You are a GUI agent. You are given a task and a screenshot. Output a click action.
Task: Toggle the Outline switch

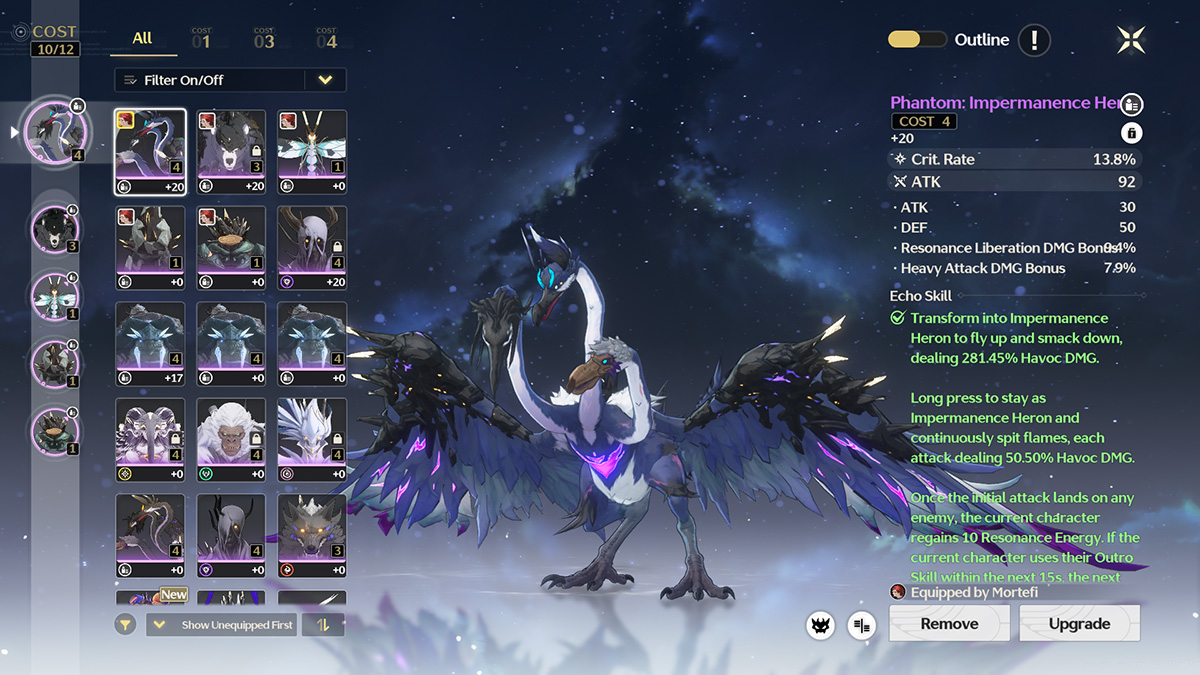[917, 40]
